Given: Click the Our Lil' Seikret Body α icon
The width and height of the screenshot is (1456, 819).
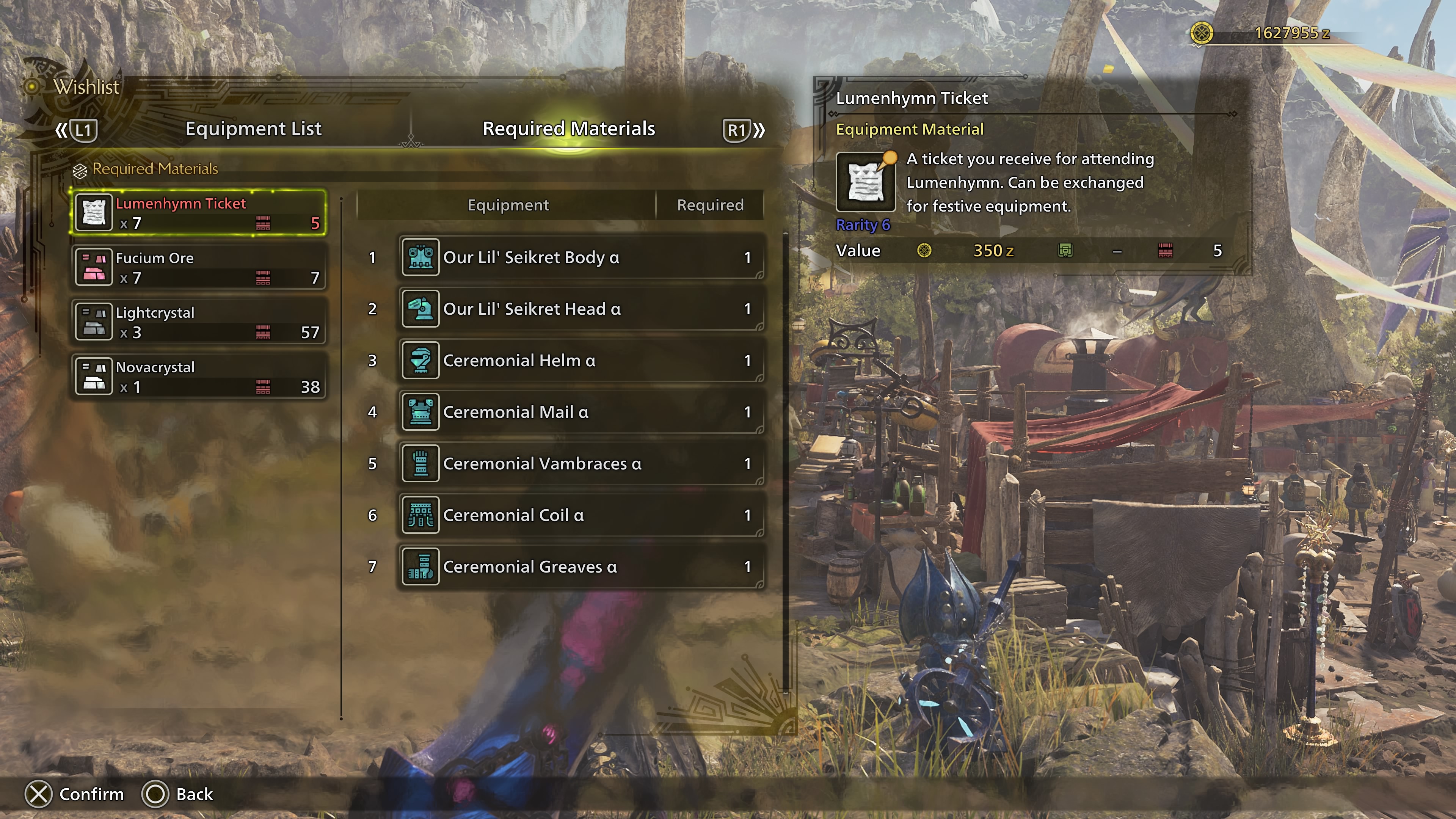Looking at the screenshot, I should pyautogui.click(x=420, y=257).
